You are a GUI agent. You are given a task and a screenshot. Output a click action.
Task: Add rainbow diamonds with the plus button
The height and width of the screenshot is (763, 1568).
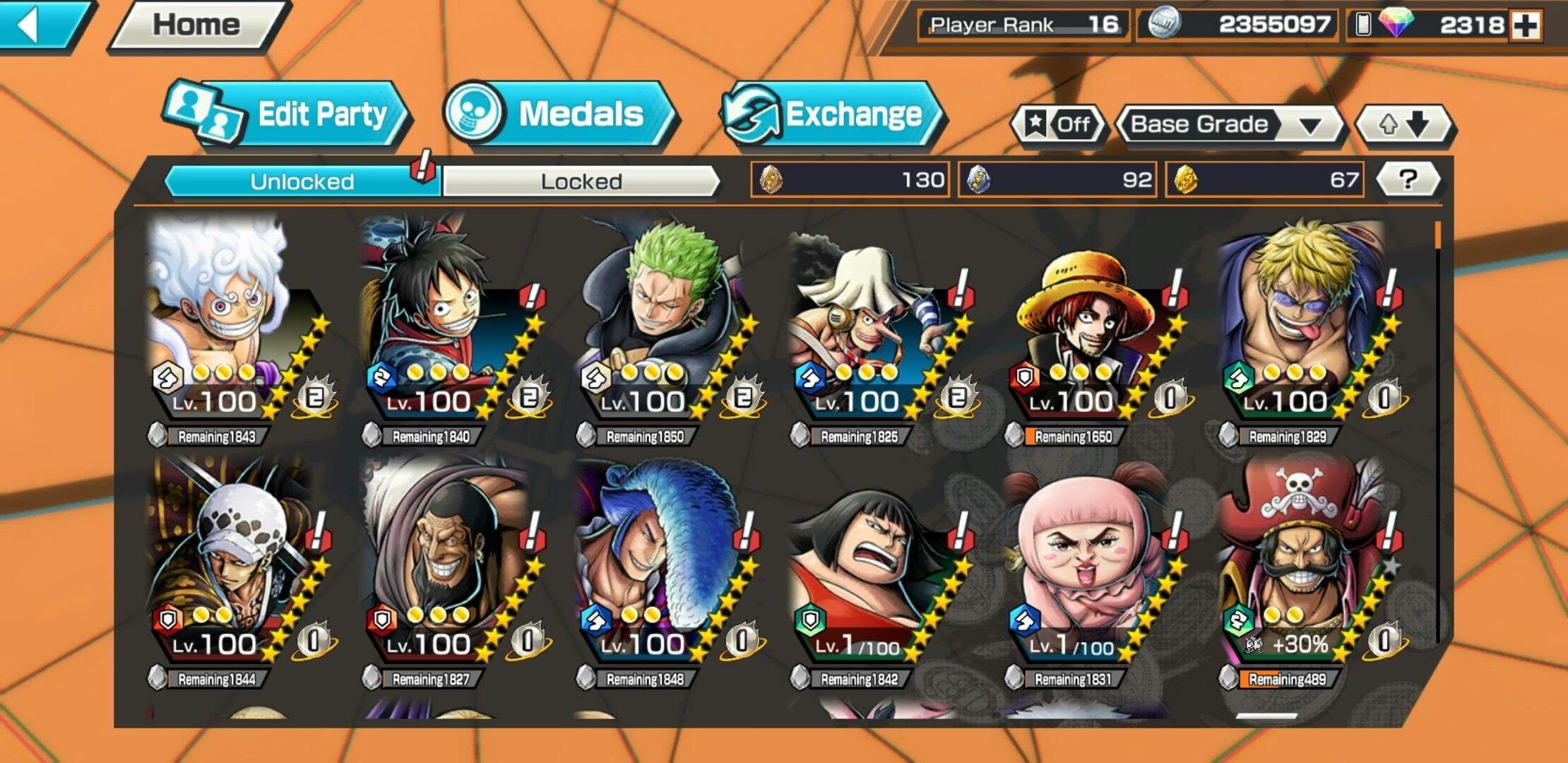pos(1526,25)
